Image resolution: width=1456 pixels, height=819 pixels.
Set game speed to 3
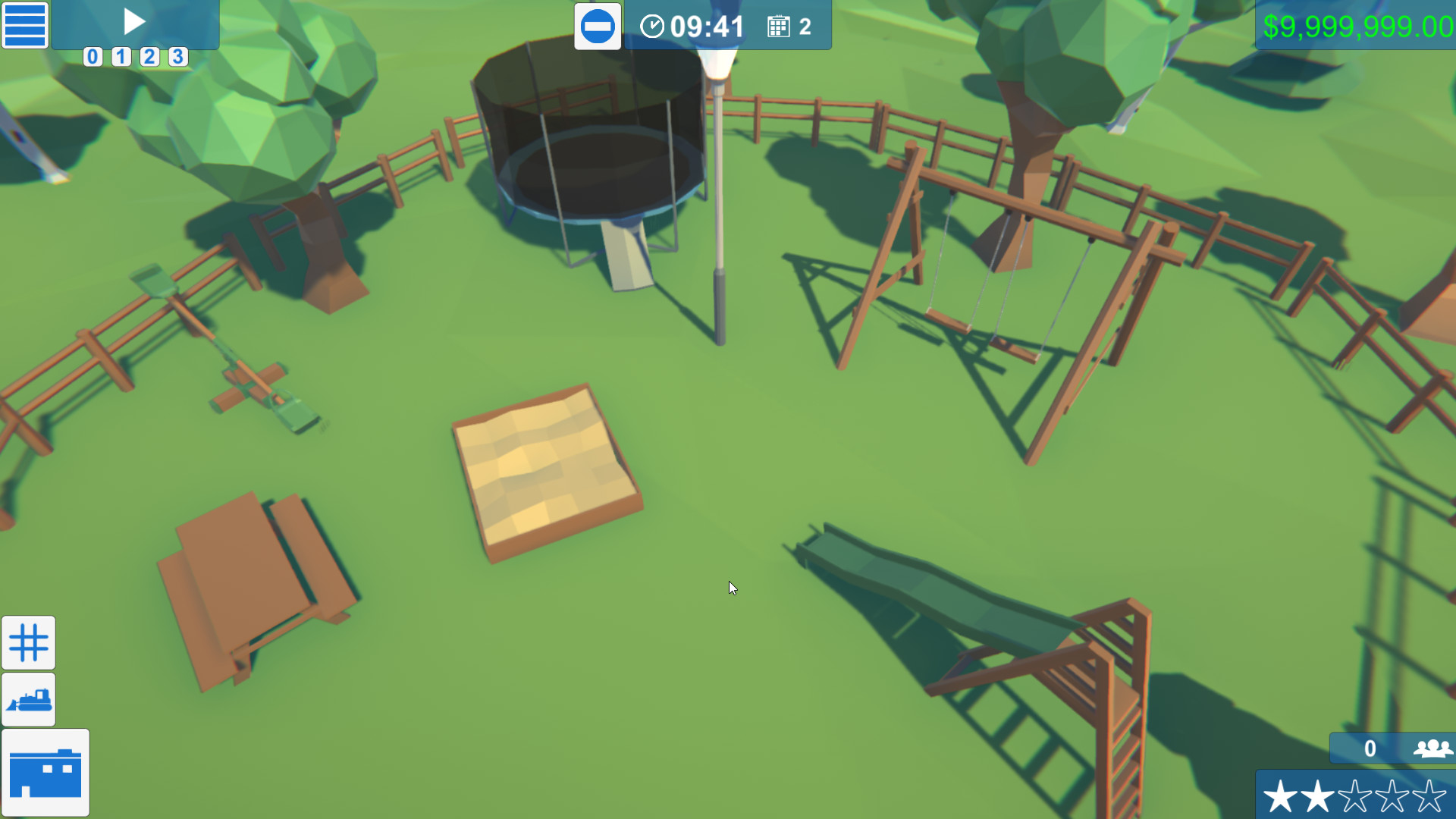pyautogui.click(x=179, y=57)
